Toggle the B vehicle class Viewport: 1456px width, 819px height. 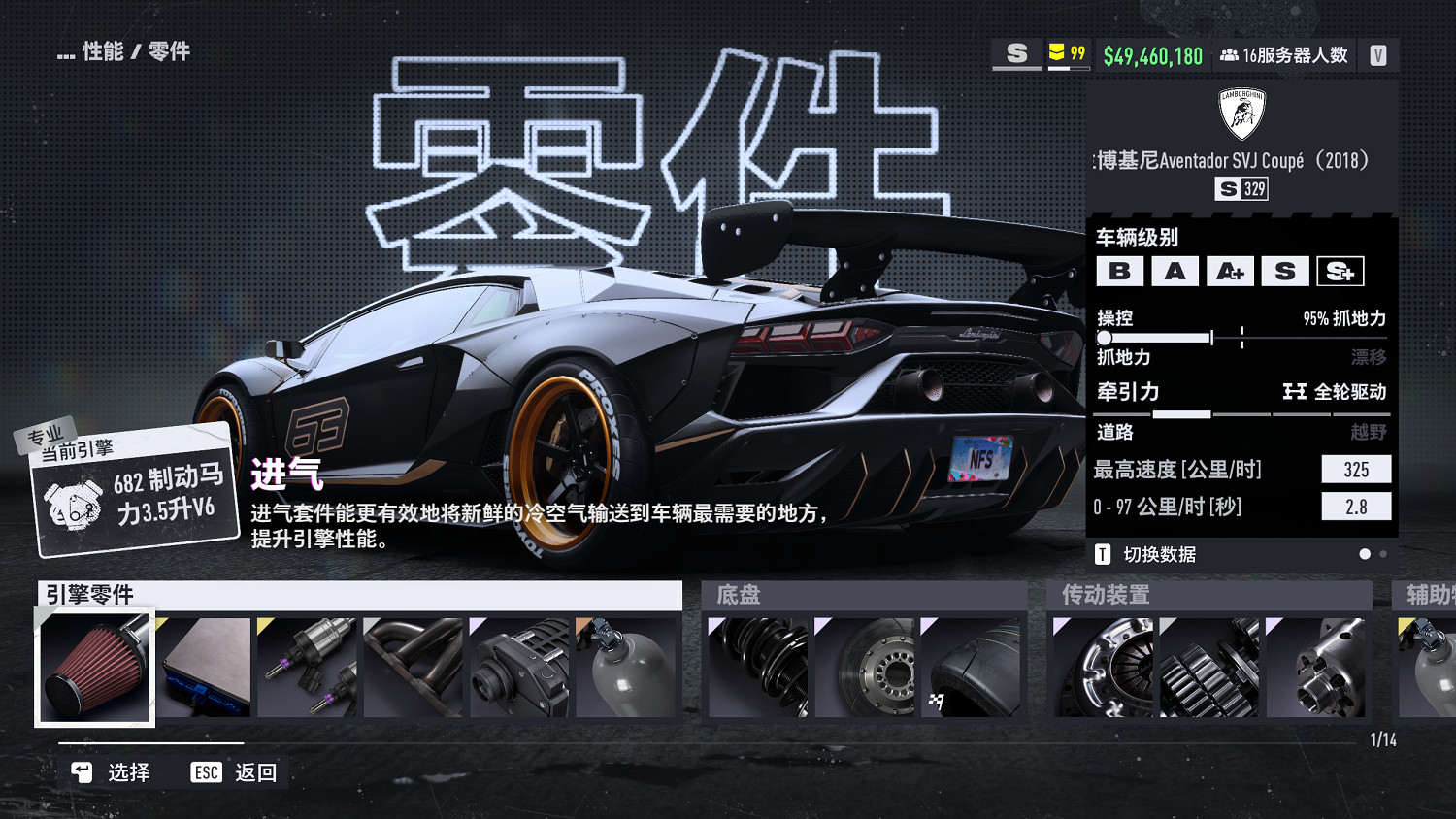click(x=1120, y=271)
